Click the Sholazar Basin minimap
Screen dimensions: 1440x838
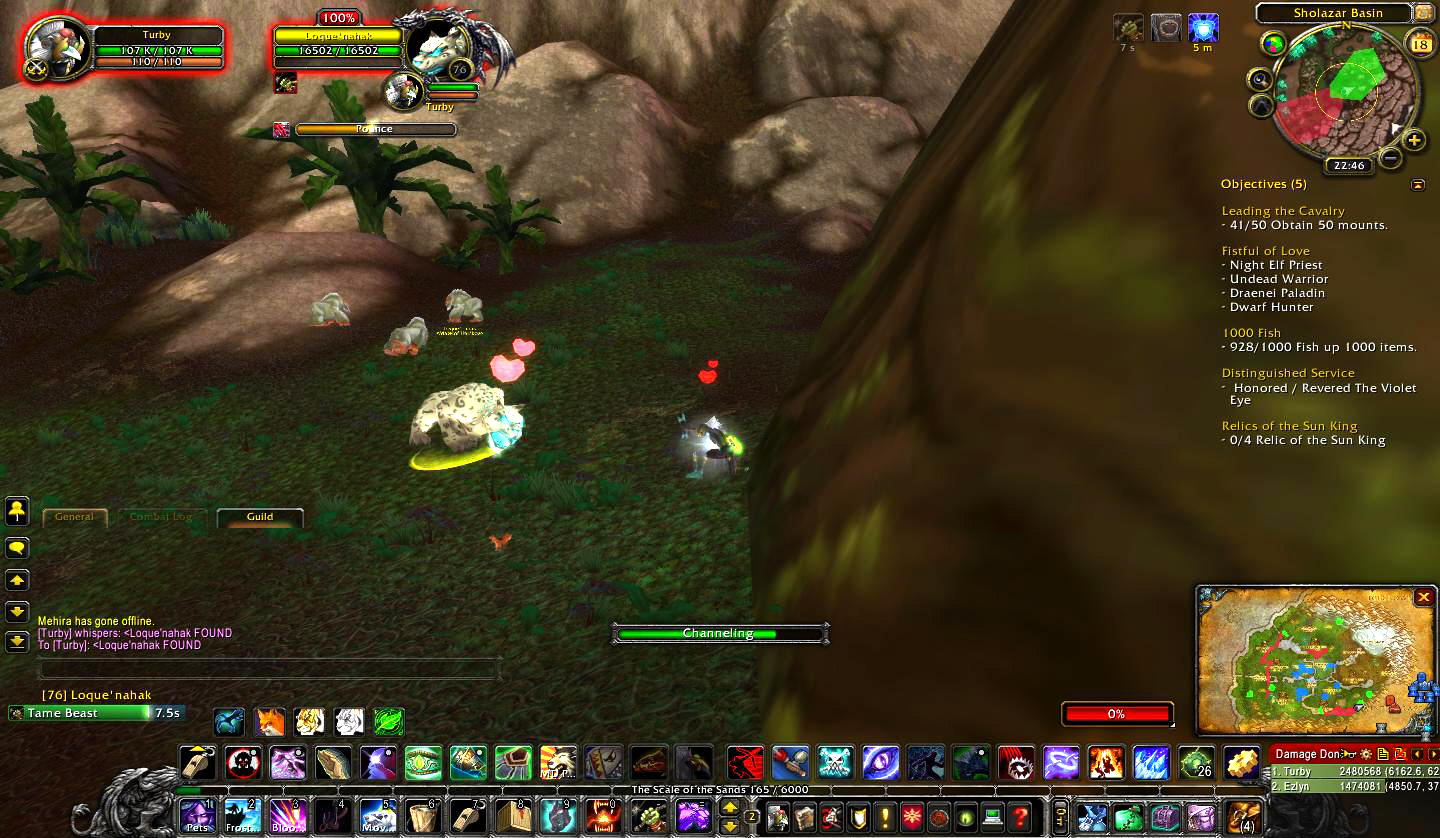(x=1345, y=92)
